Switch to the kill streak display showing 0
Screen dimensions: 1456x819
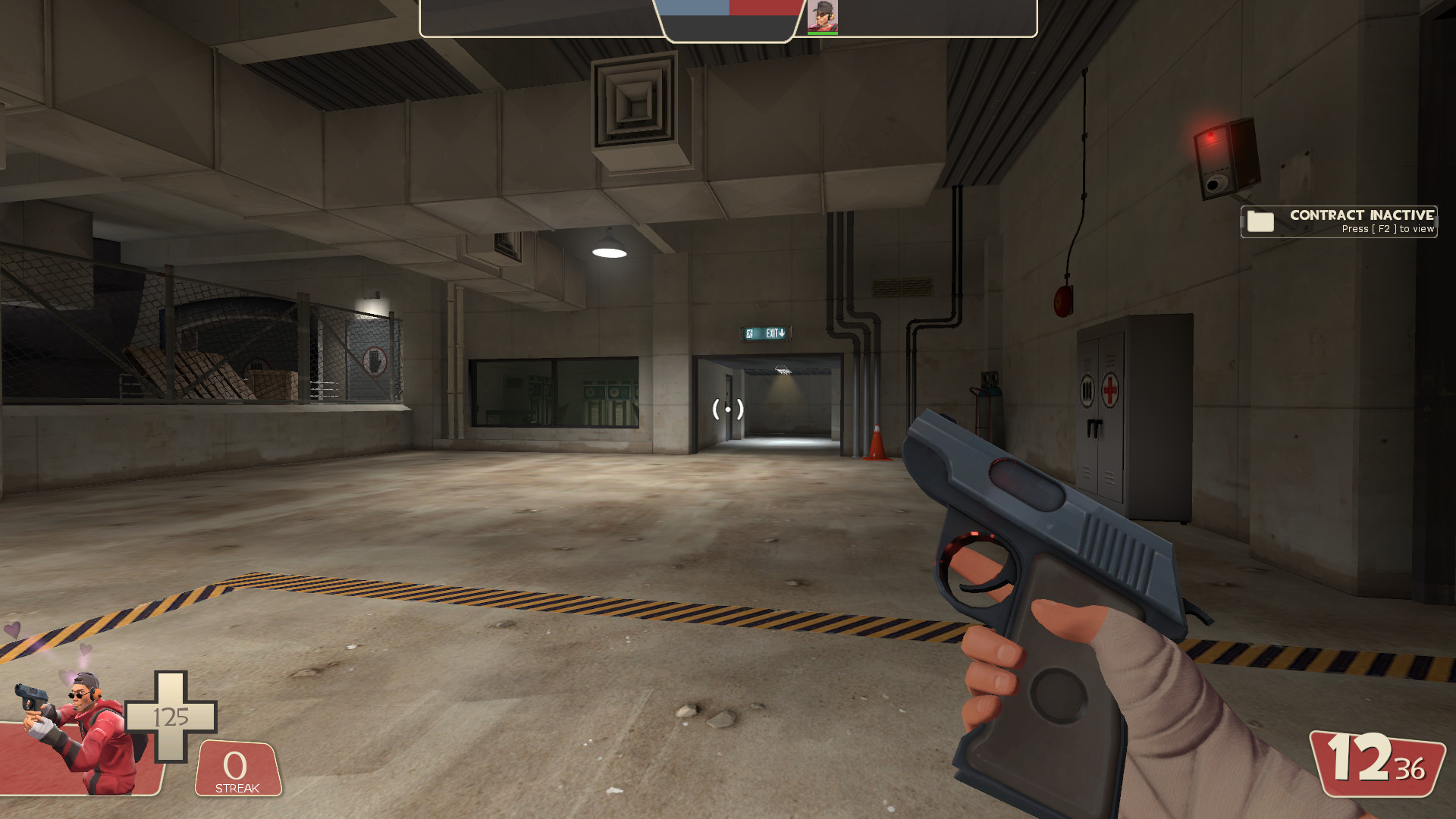tap(235, 764)
